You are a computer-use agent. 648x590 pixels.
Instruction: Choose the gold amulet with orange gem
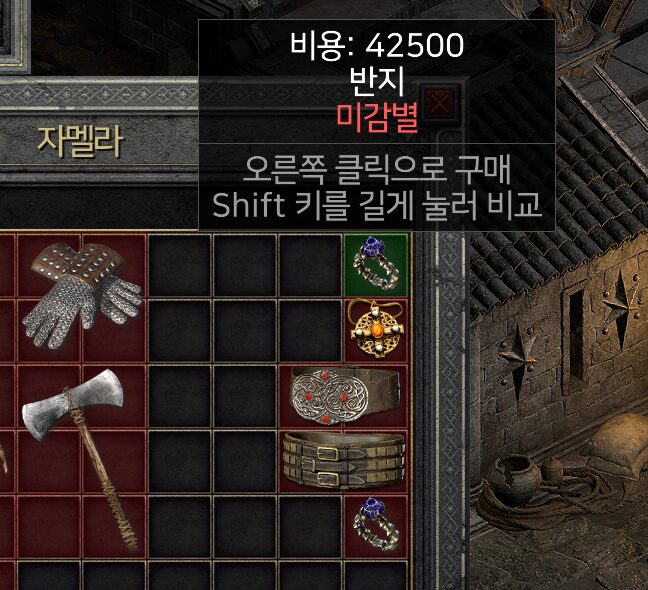click(x=375, y=331)
